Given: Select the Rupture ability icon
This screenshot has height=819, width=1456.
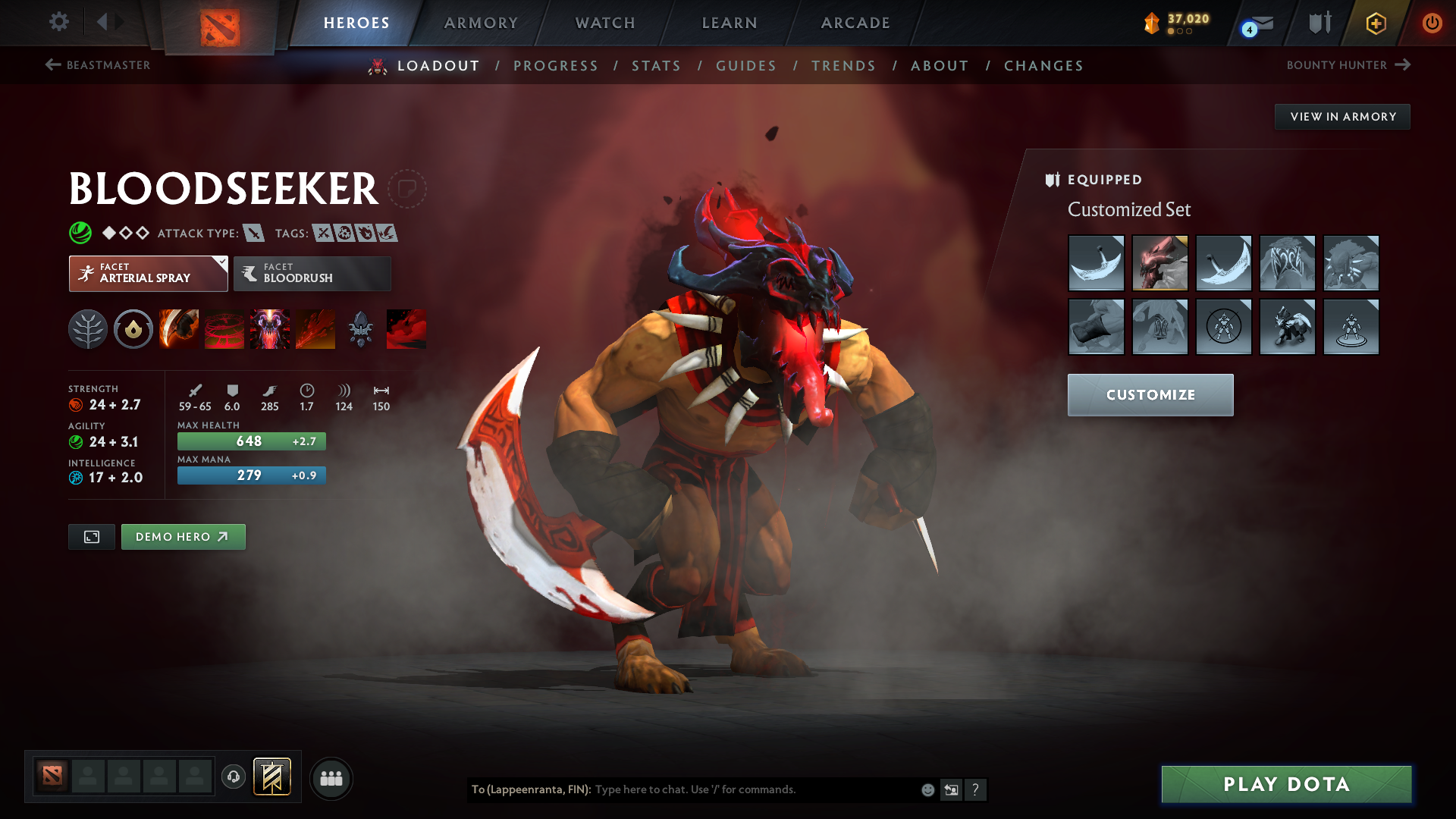Looking at the screenshot, I should (x=316, y=328).
